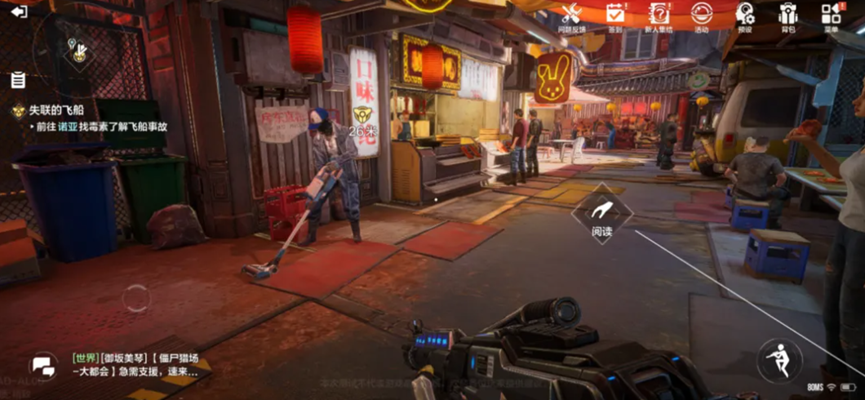
Task: Open the chat bubbles icon
Action: coord(42,365)
